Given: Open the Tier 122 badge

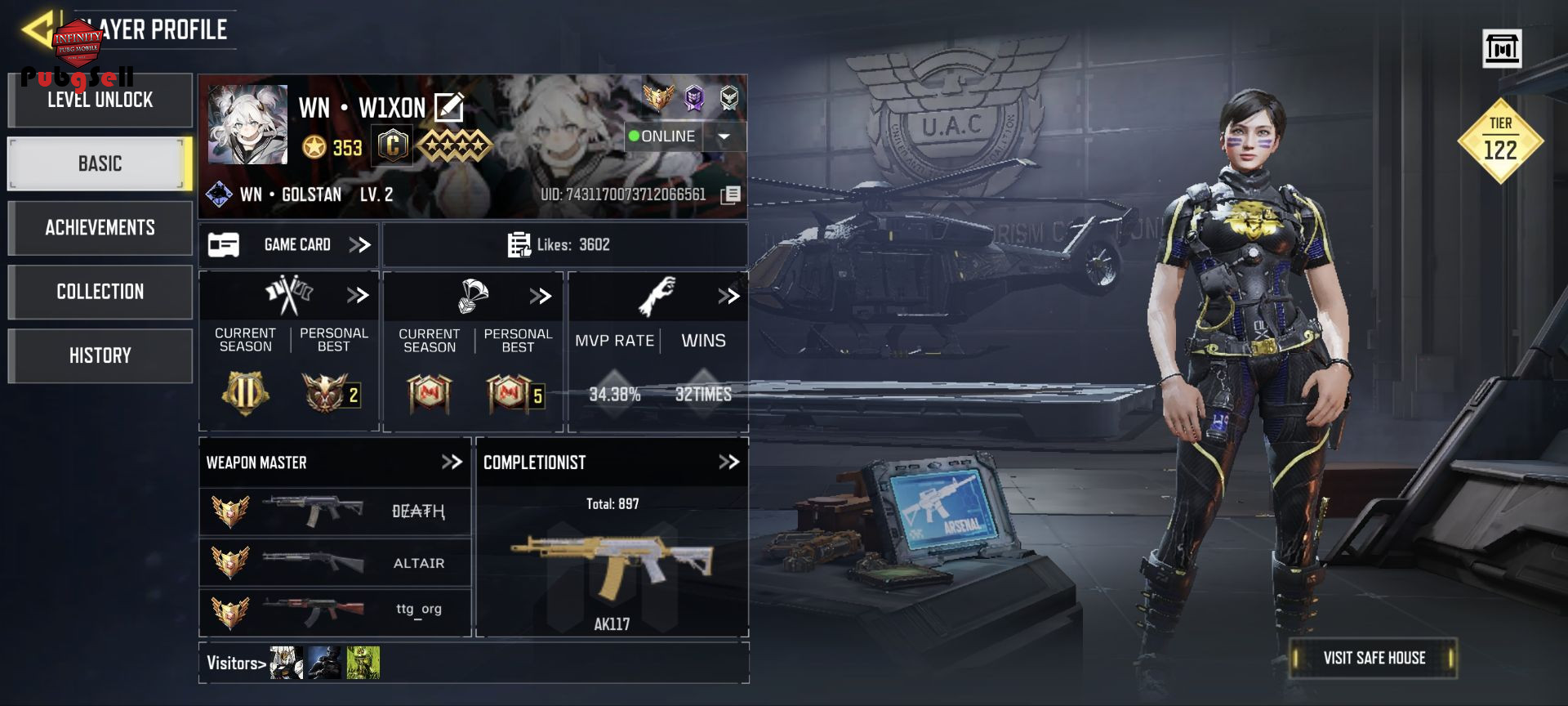Looking at the screenshot, I should click(1500, 141).
